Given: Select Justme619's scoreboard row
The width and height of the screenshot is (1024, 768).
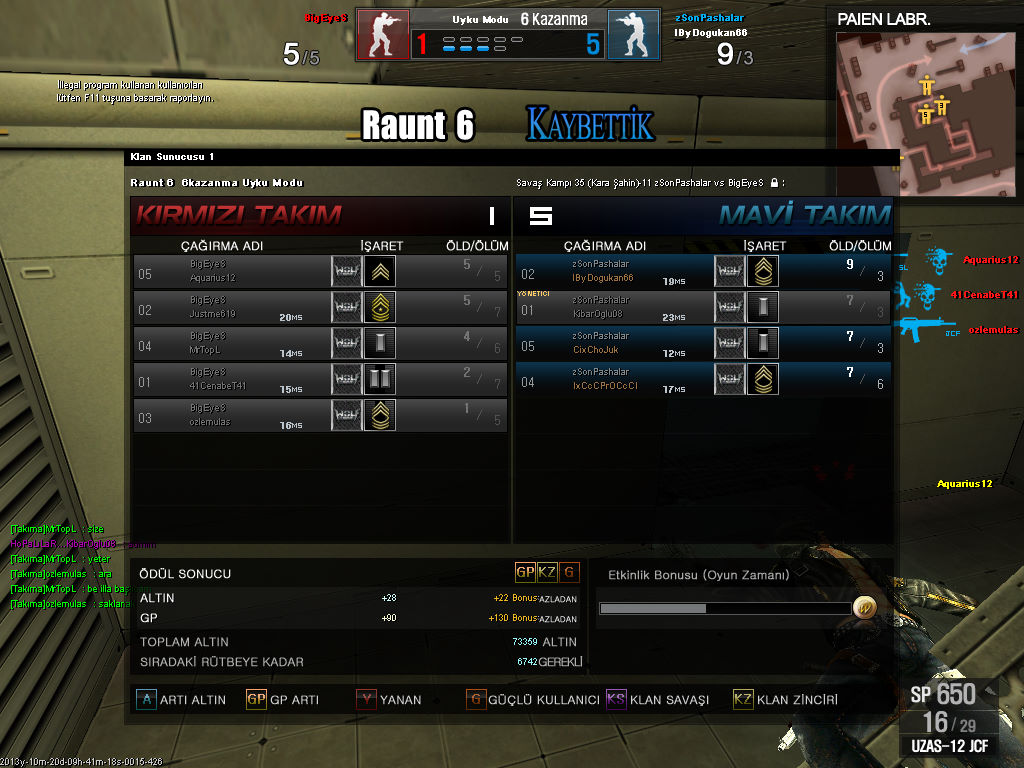Looking at the screenshot, I should pyautogui.click(x=320, y=307).
